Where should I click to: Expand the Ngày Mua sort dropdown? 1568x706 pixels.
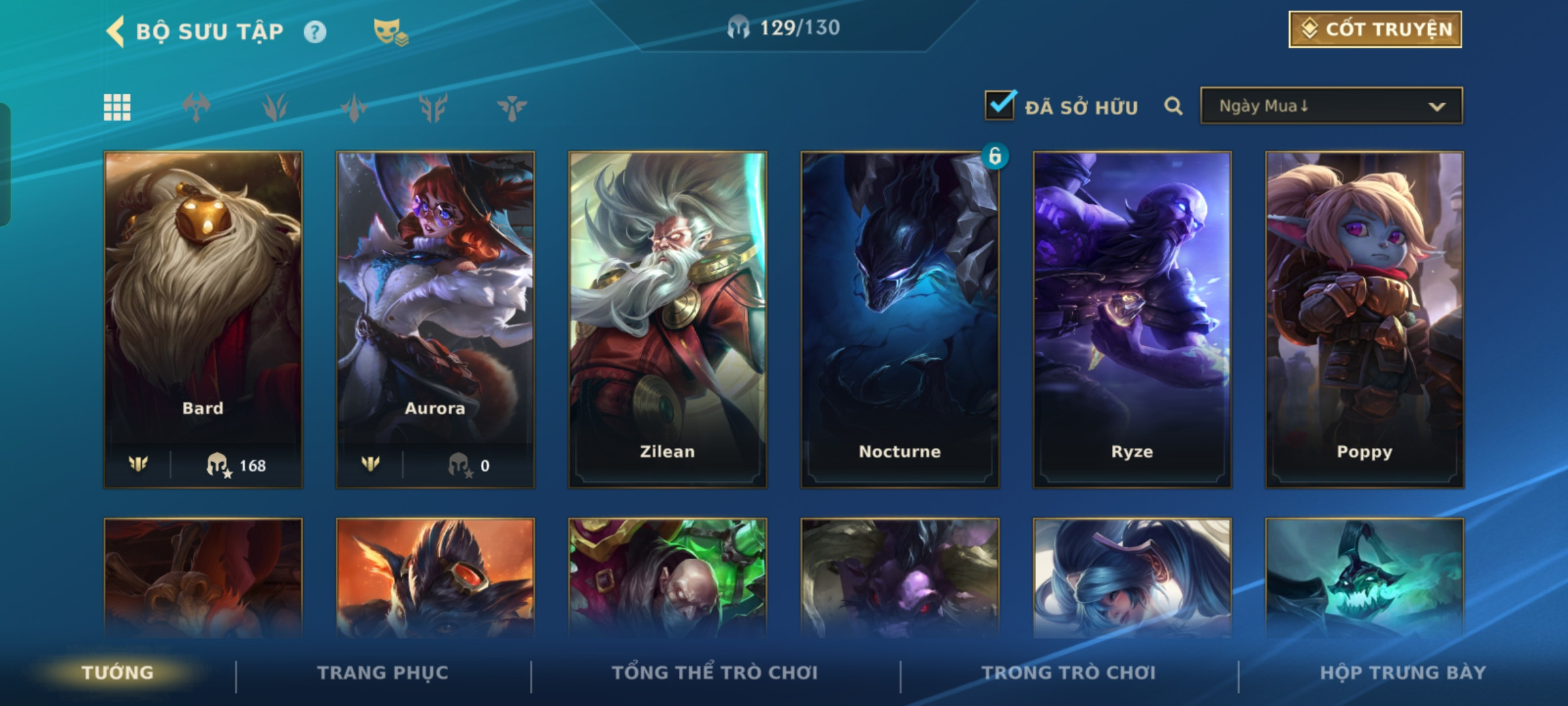click(1331, 106)
